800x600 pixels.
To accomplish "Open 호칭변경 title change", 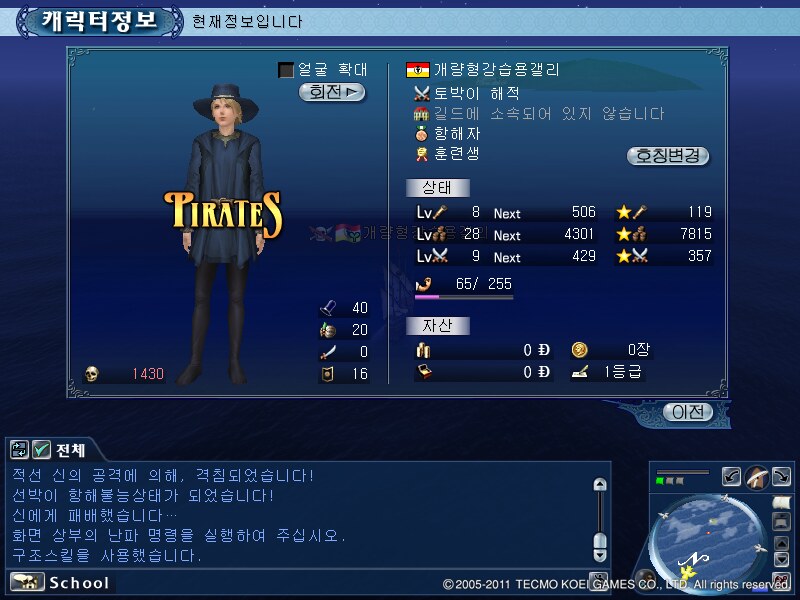I will pos(667,156).
